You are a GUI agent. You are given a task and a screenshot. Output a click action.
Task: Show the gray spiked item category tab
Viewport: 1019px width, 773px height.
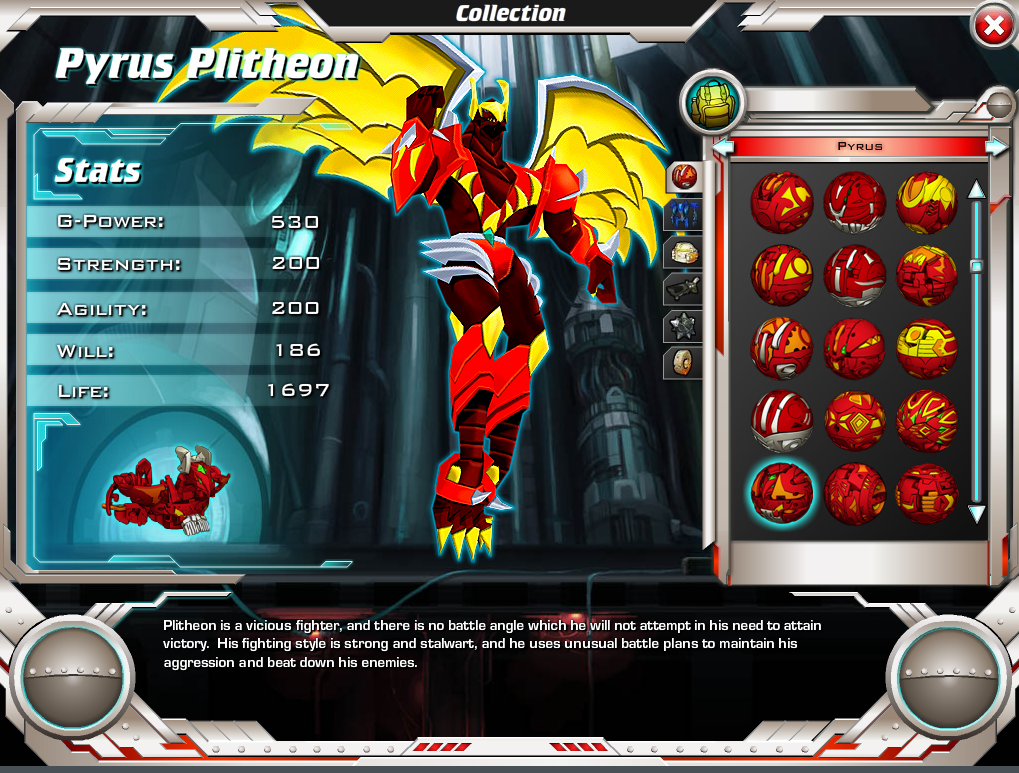coord(684,326)
